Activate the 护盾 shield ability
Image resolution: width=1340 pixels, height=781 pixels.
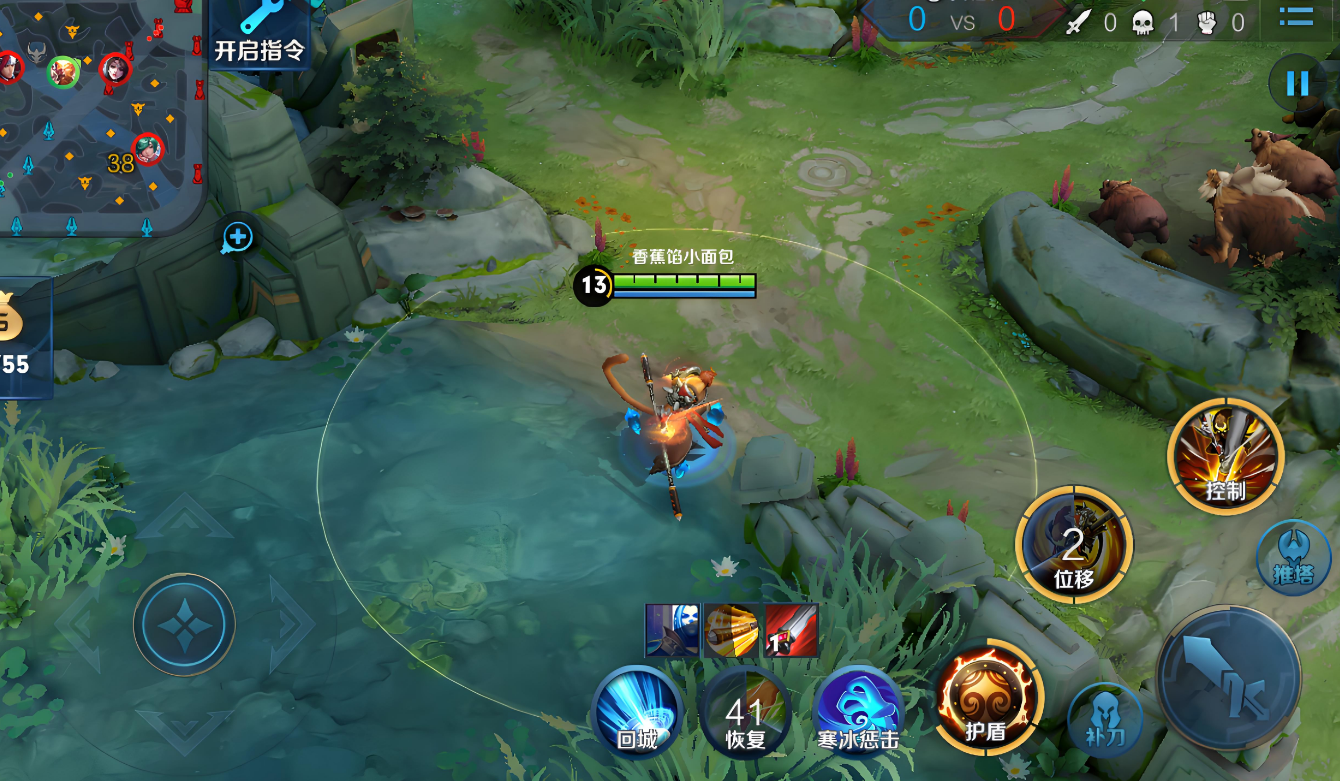click(x=988, y=698)
